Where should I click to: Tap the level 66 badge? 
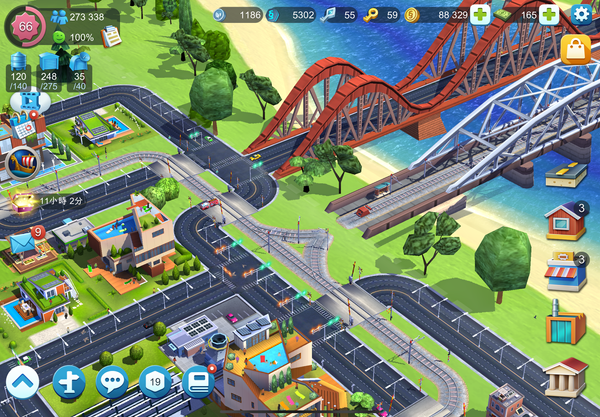click(26, 26)
